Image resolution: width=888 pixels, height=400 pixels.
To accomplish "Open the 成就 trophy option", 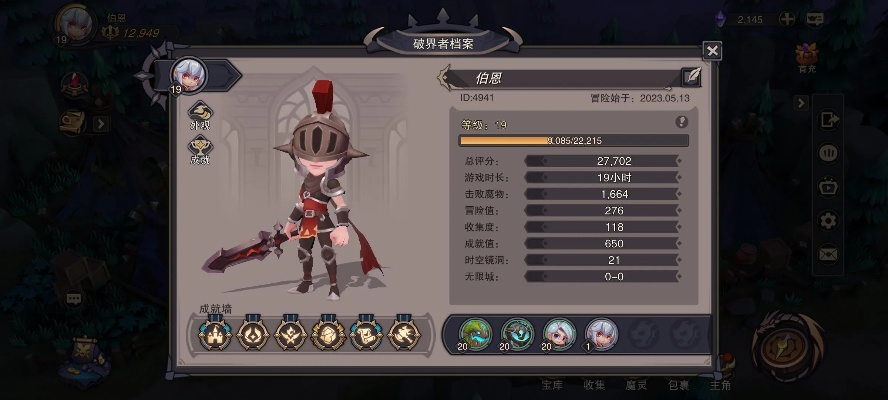I will click(200, 151).
